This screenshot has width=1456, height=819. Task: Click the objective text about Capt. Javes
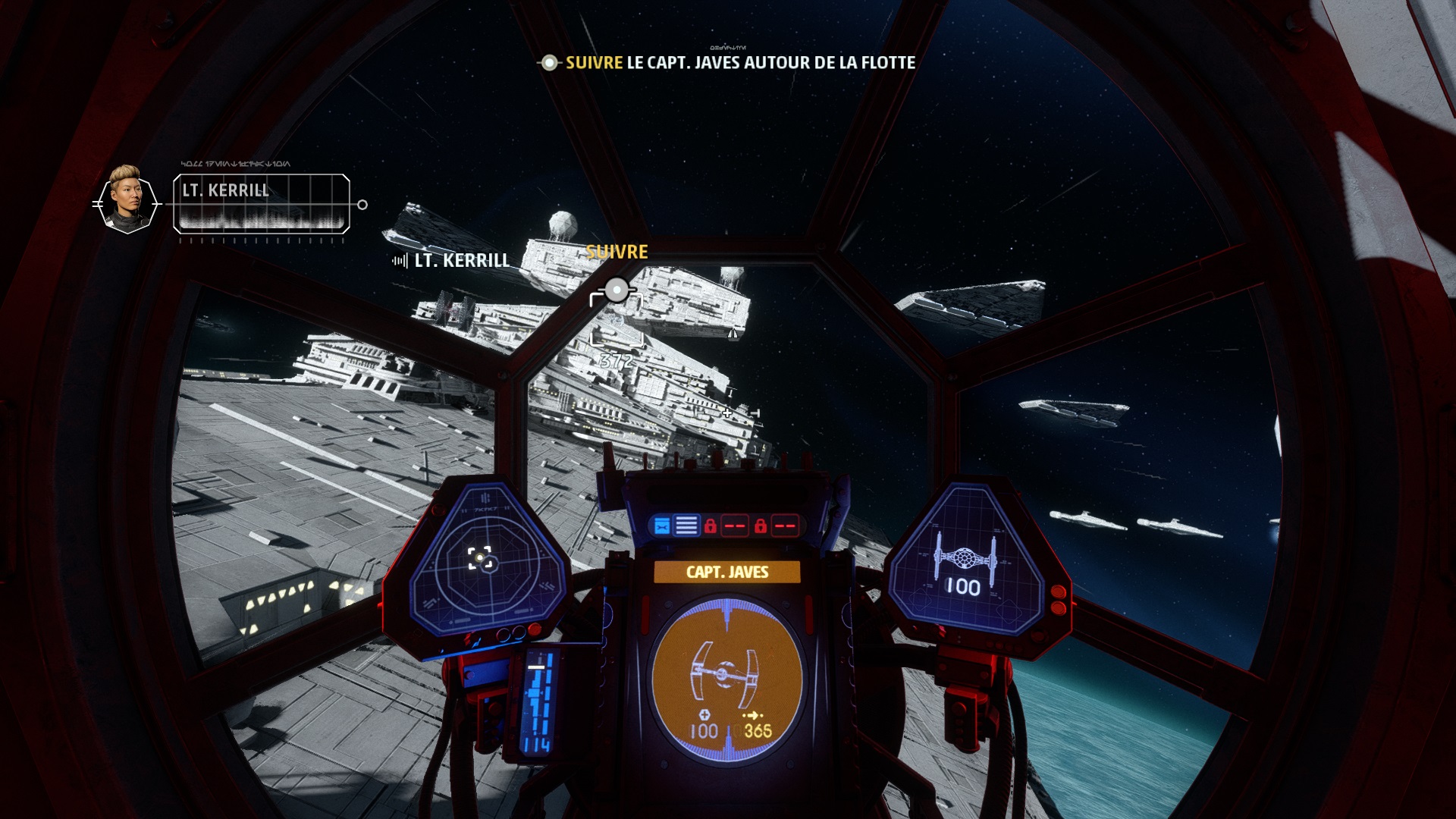click(x=739, y=66)
